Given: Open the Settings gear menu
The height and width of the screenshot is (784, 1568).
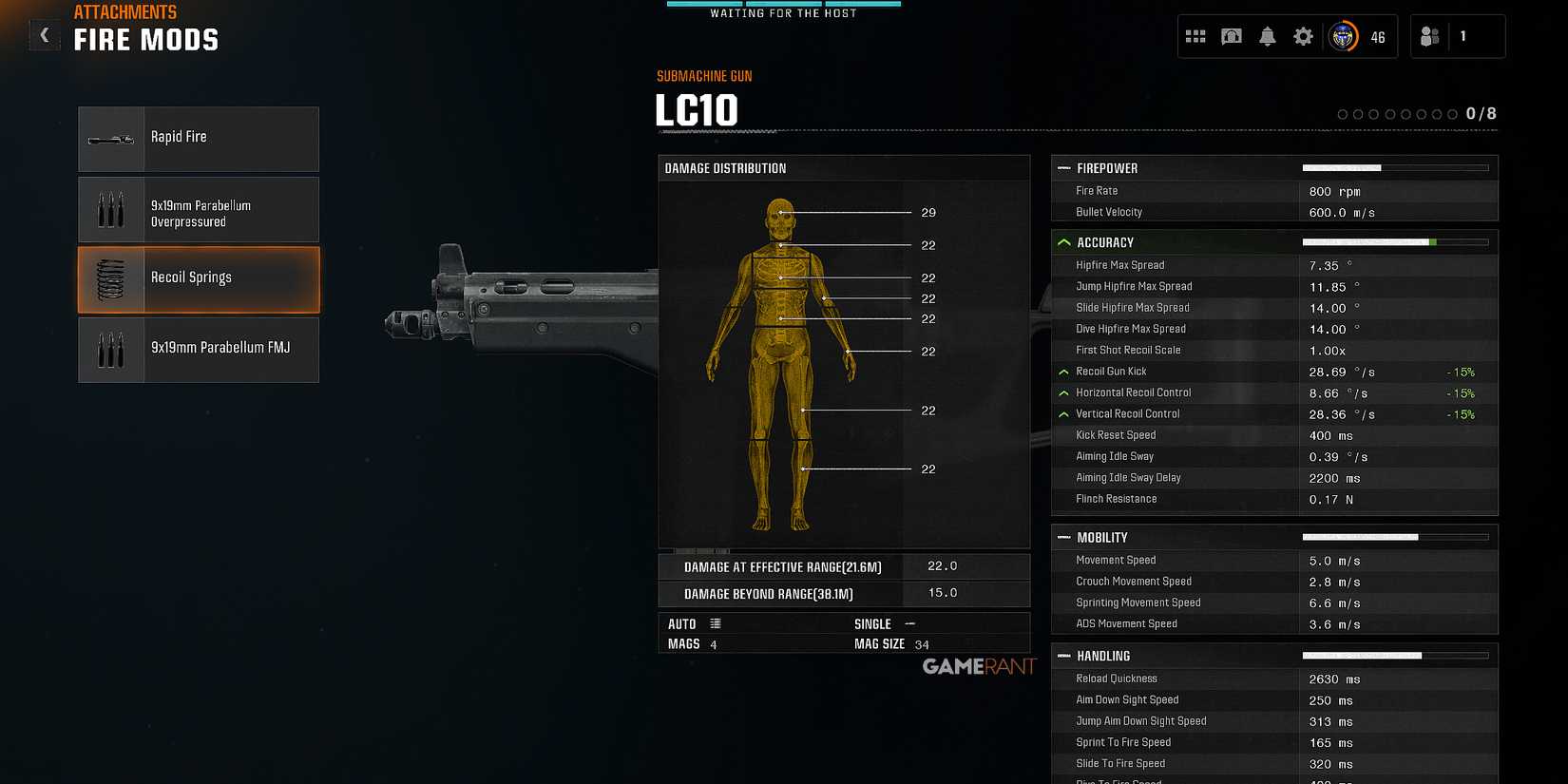Looking at the screenshot, I should pos(1303,35).
